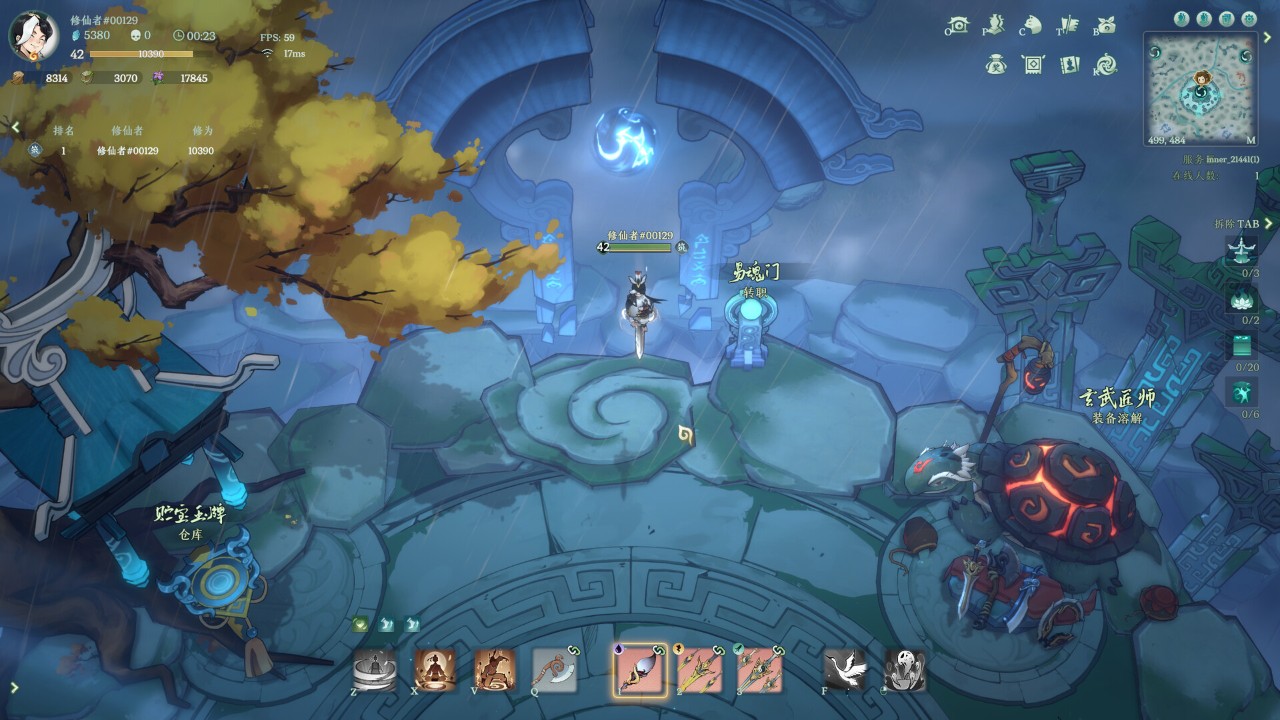The image size is (1280, 720).
Task: Open the character icon marked P
Action: click(x=995, y=25)
